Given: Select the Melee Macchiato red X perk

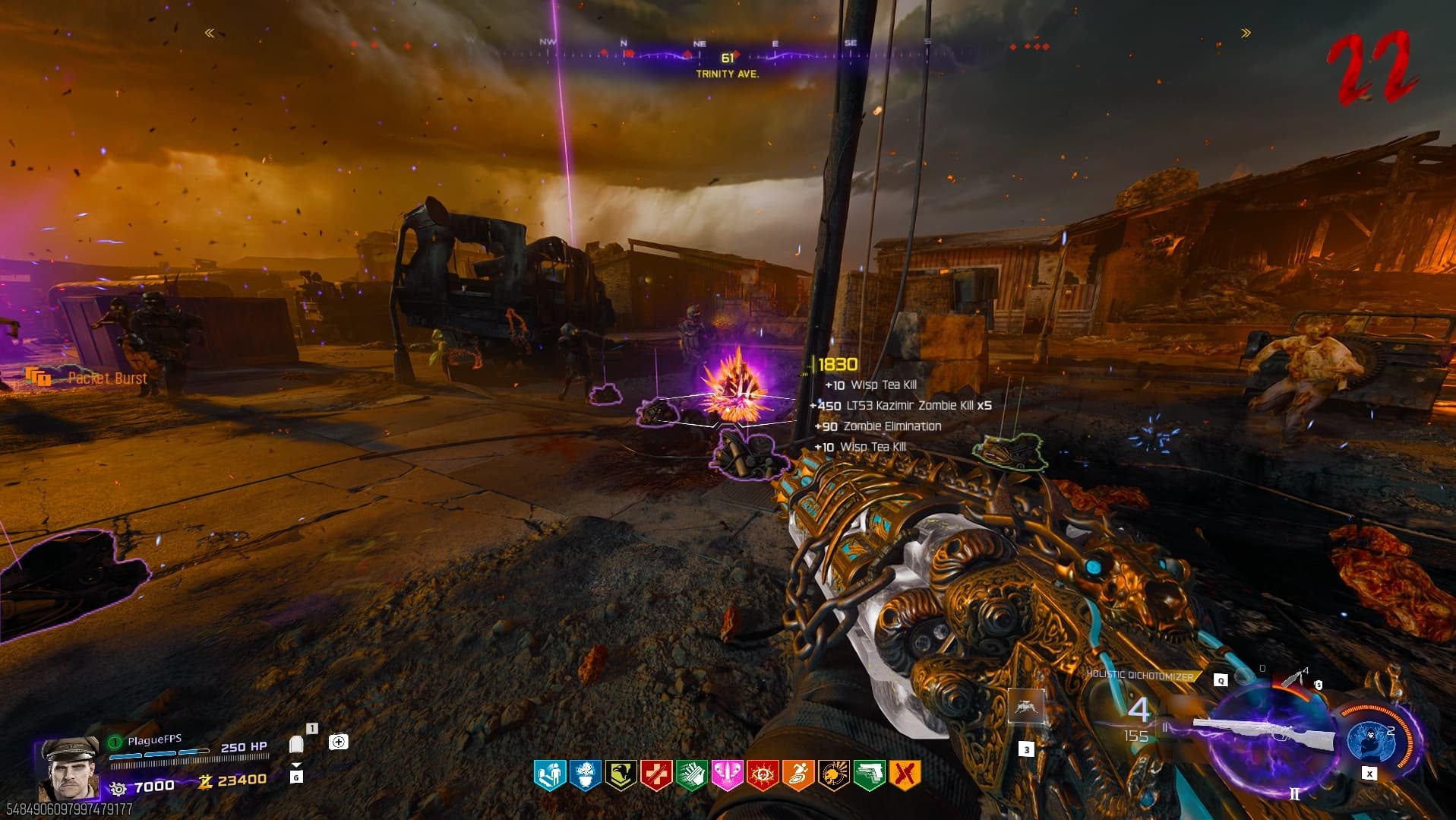Looking at the screenshot, I should (904, 776).
